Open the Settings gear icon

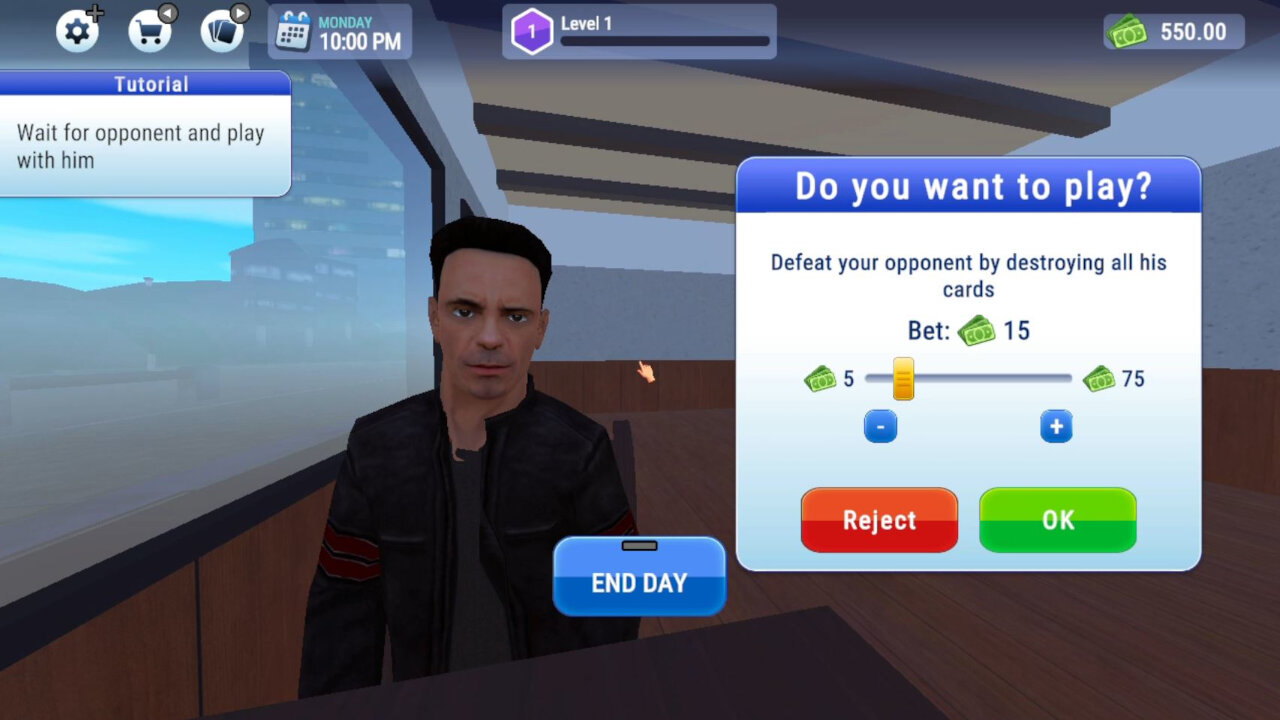click(78, 31)
